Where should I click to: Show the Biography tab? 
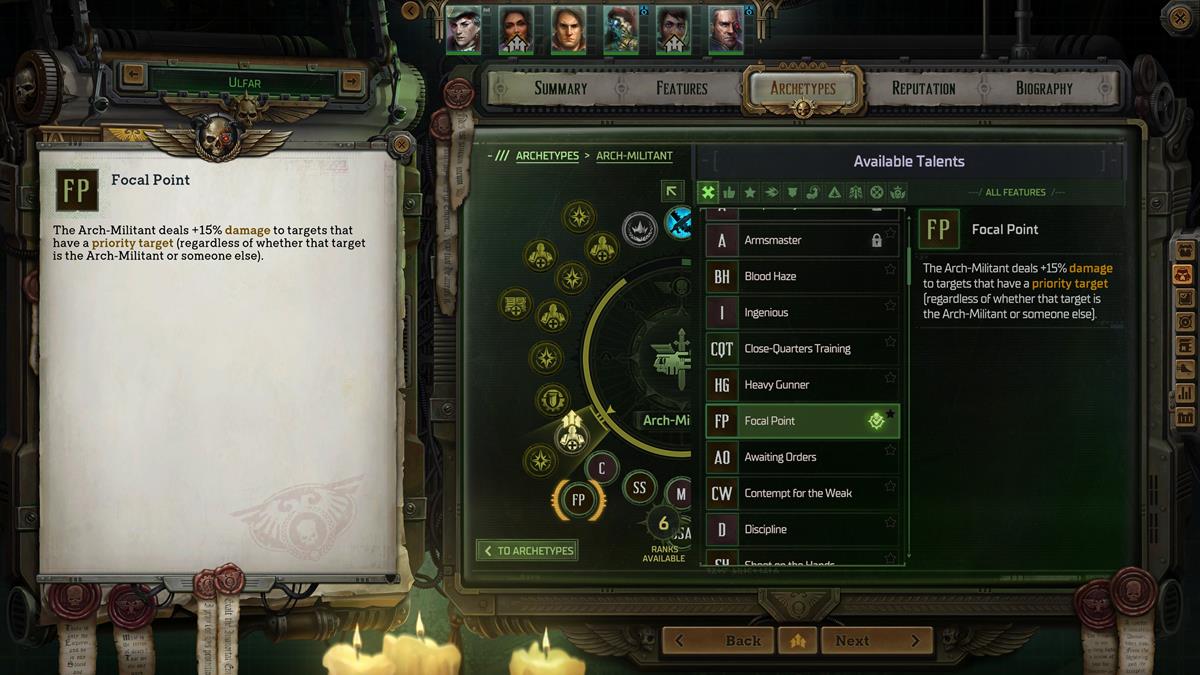(1044, 88)
